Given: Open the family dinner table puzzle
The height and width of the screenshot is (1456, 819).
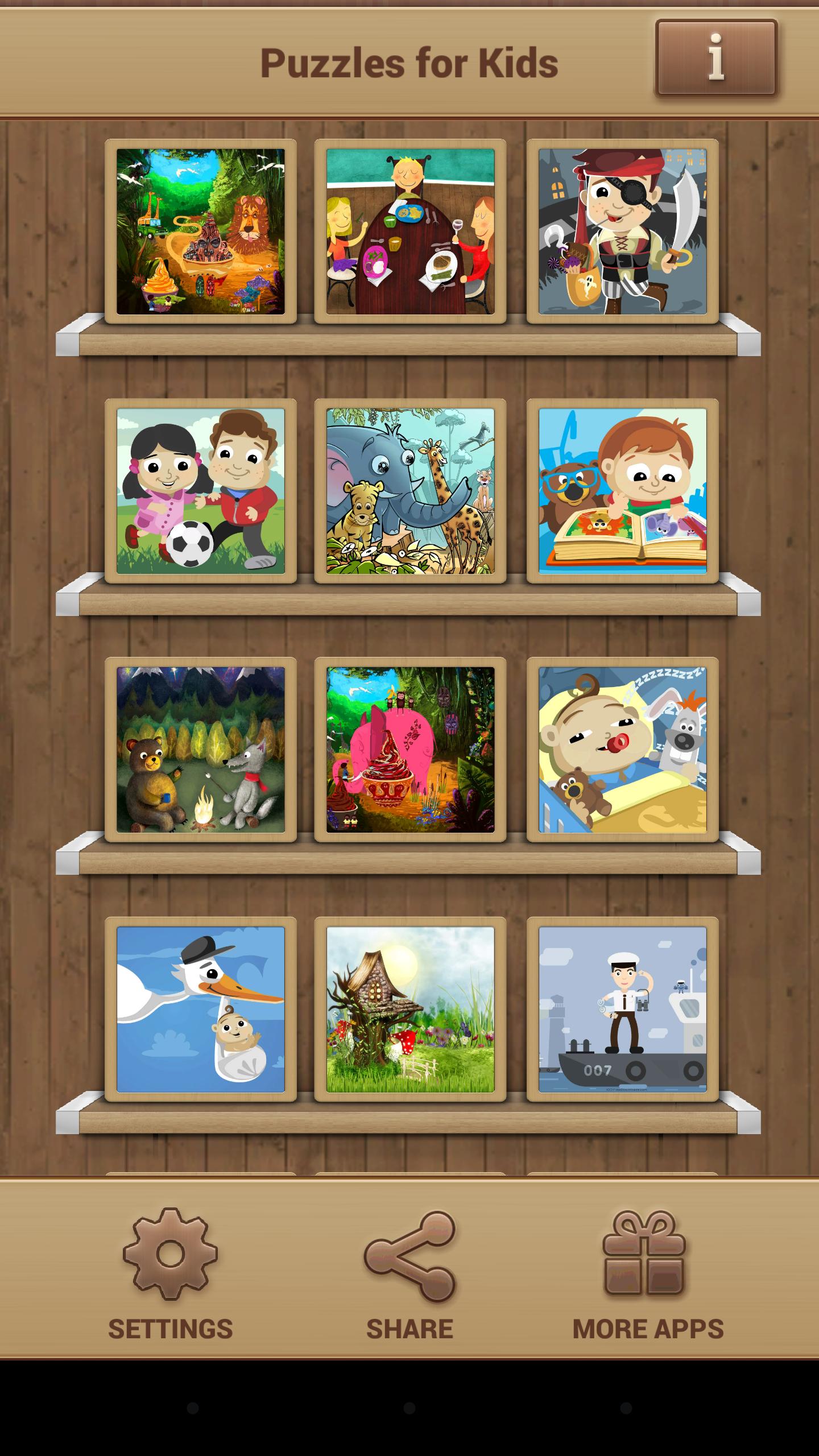Looking at the screenshot, I should pos(411,233).
